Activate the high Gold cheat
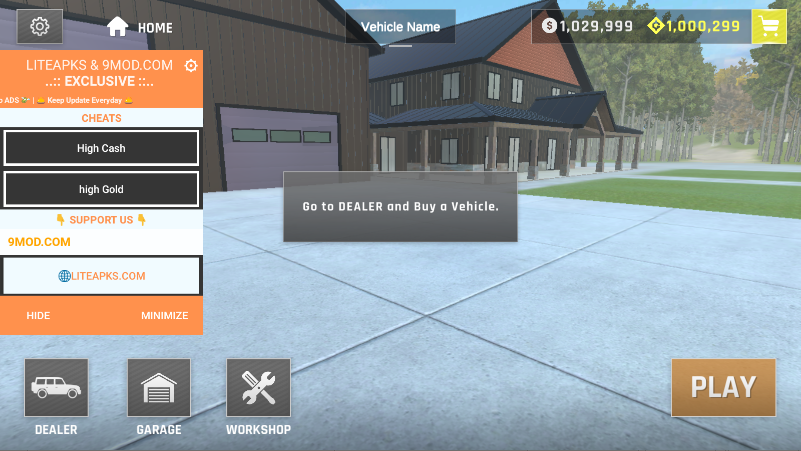The height and width of the screenshot is (451, 801). pos(101,189)
